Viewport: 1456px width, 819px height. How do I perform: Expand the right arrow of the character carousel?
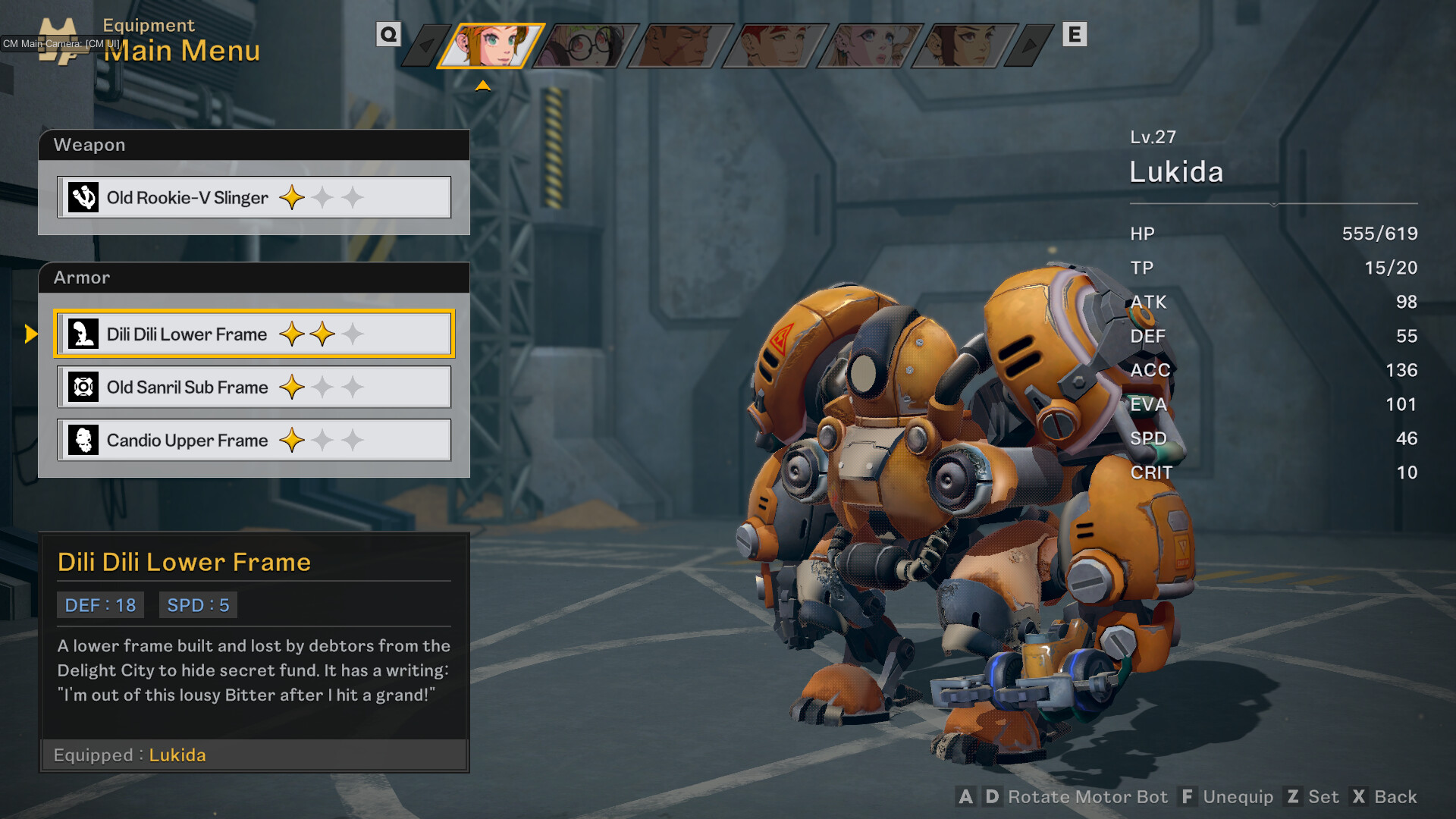tap(1030, 45)
